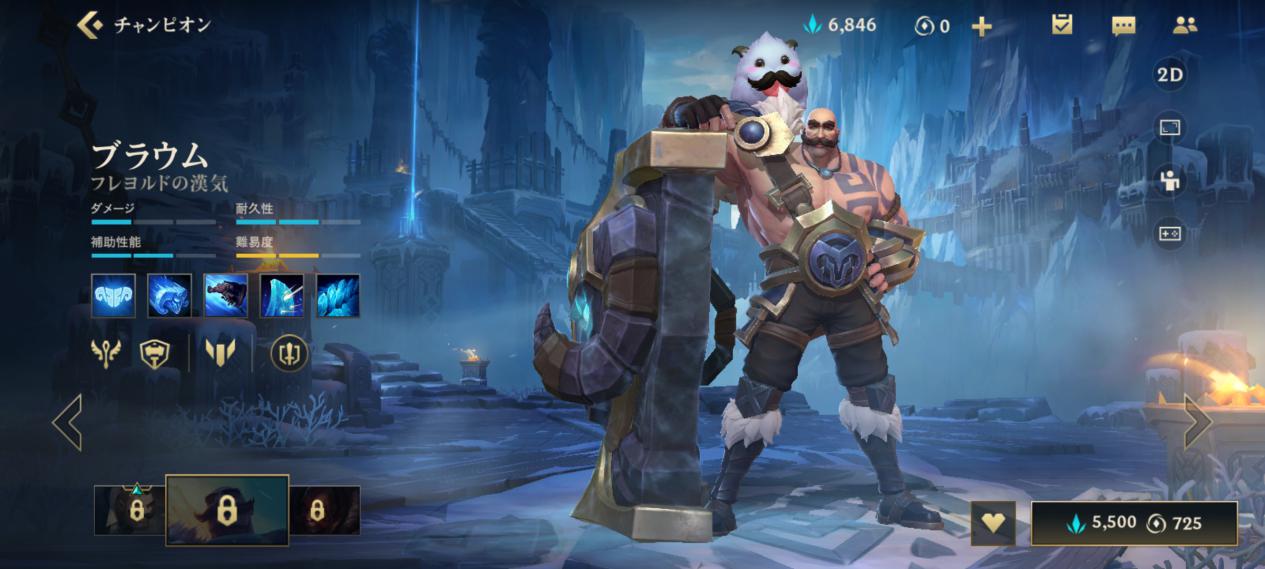View the ice ram-head projectile ability

[x=169, y=296]
